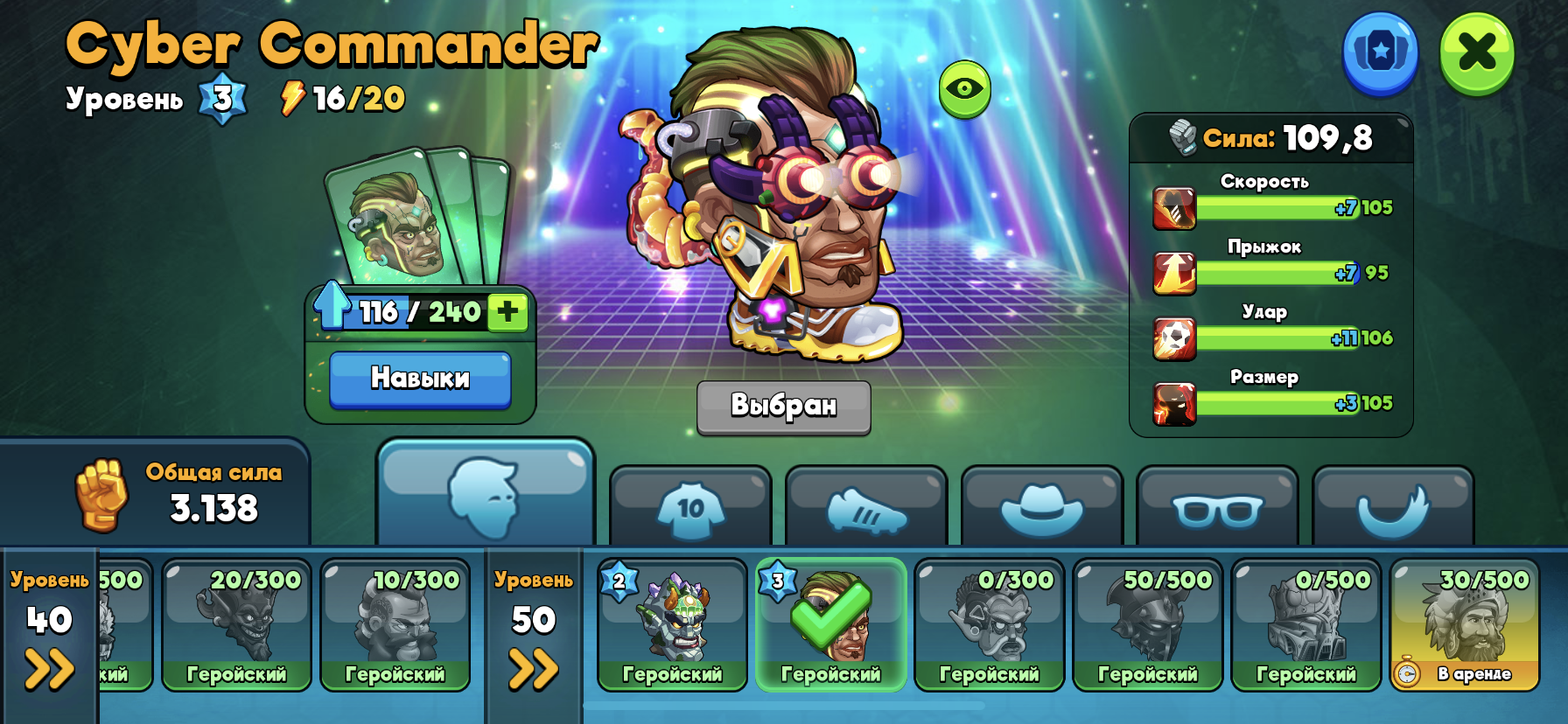1568x724 pixels.
Task: Select the level 2 crystal robot hero
Action: click(x=672, y=624)
